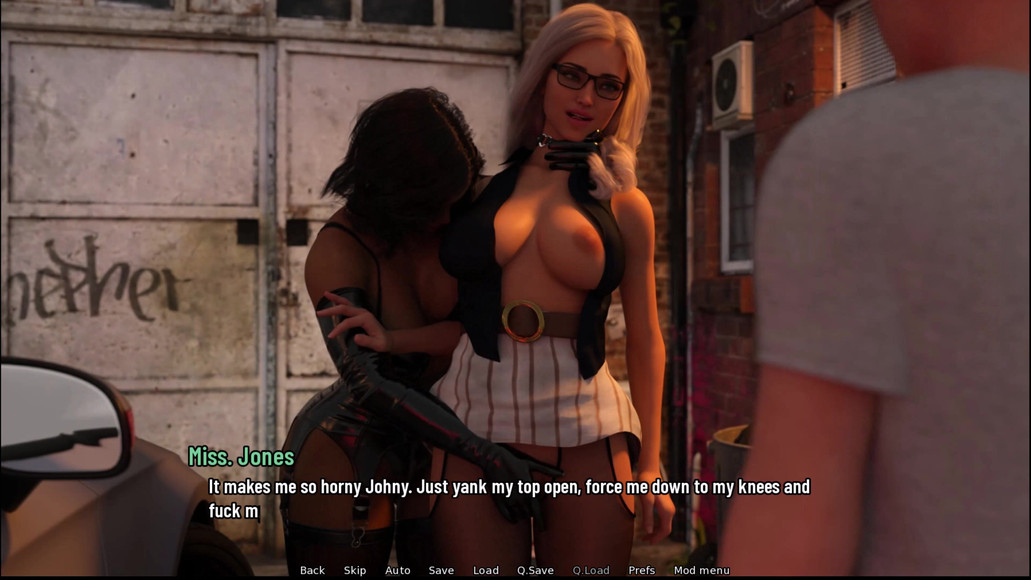Open Prefs settings
The height and width of the screenshot is (580, 1031).
pos(642,570)
